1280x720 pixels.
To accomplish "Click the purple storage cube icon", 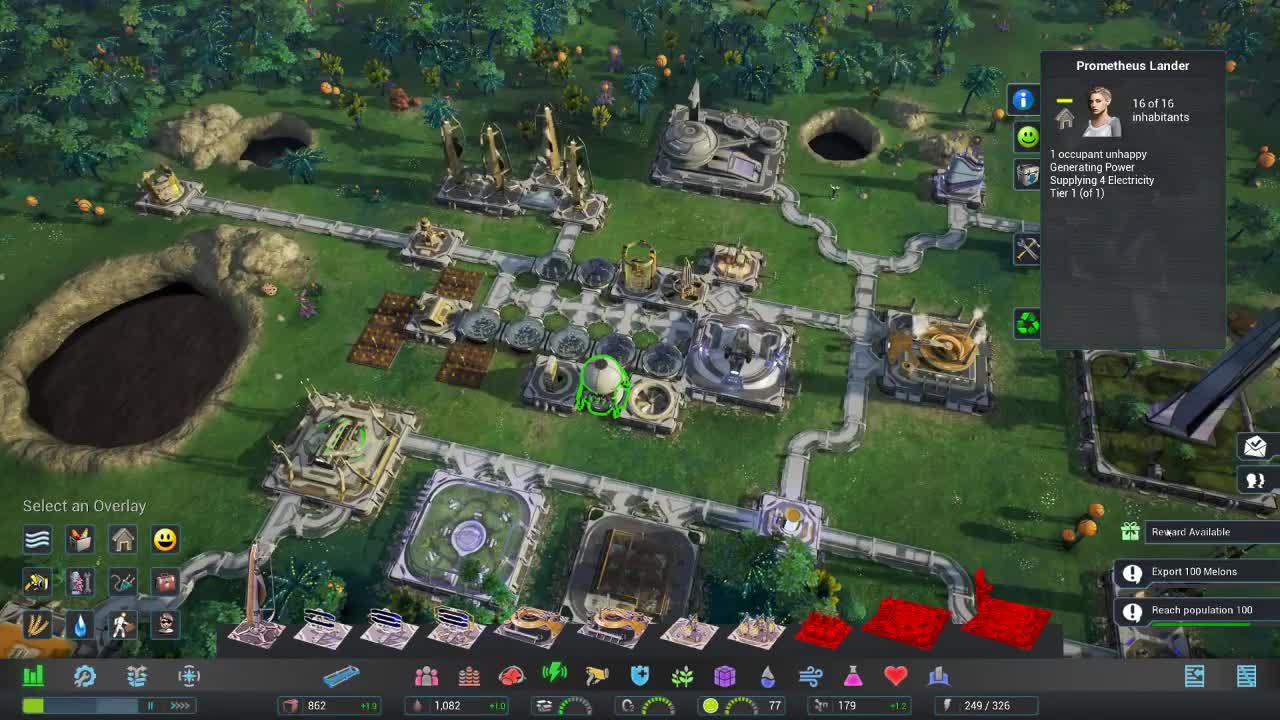I will (x=725, y=675).
